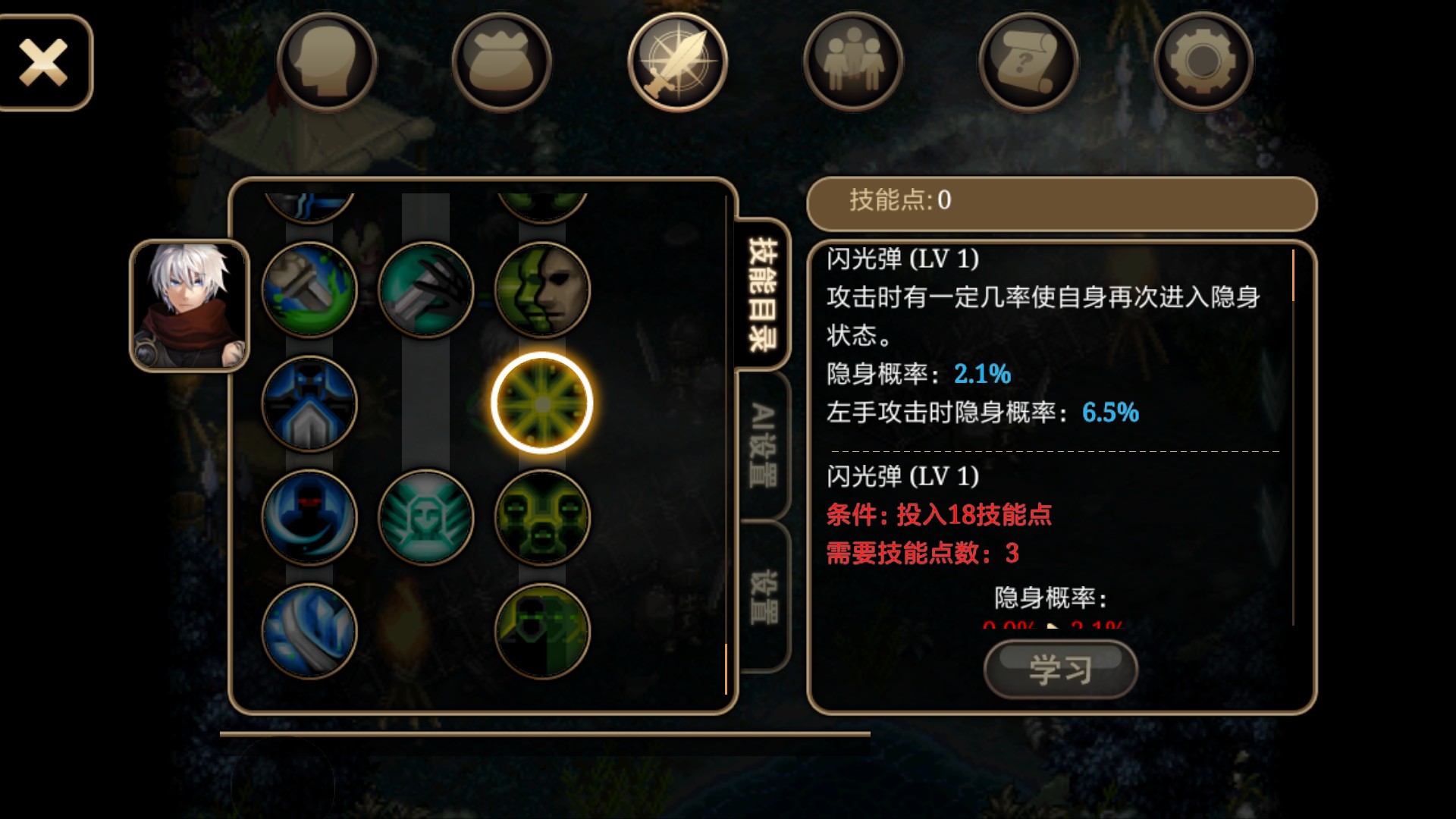Image resolution: width=1456 pixels, height=819 pixels.
Task: Pick the teal winged statue skill
Action: point(425,517)
